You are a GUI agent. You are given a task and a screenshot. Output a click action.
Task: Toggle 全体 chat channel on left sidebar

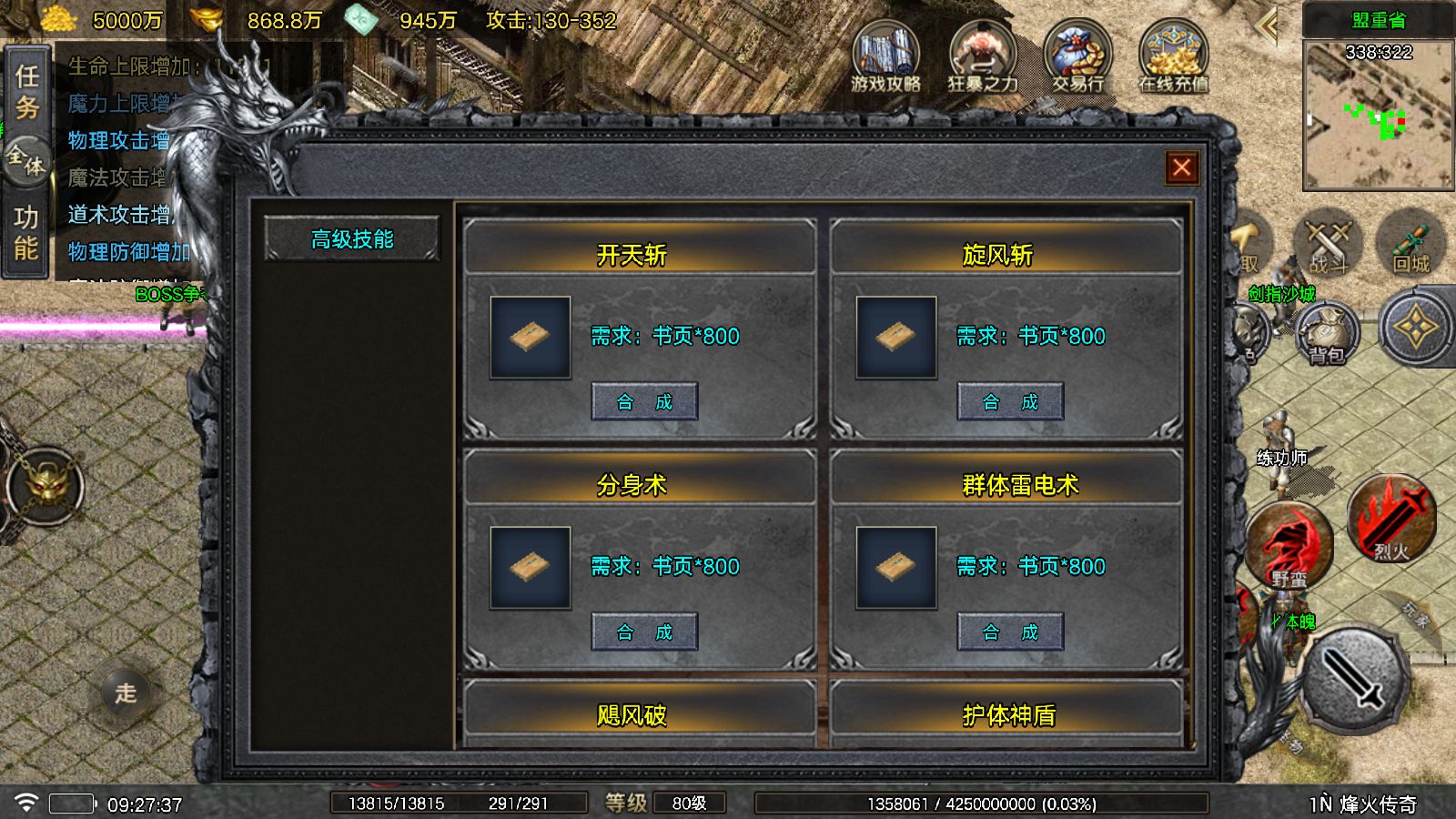click(25, 161)
